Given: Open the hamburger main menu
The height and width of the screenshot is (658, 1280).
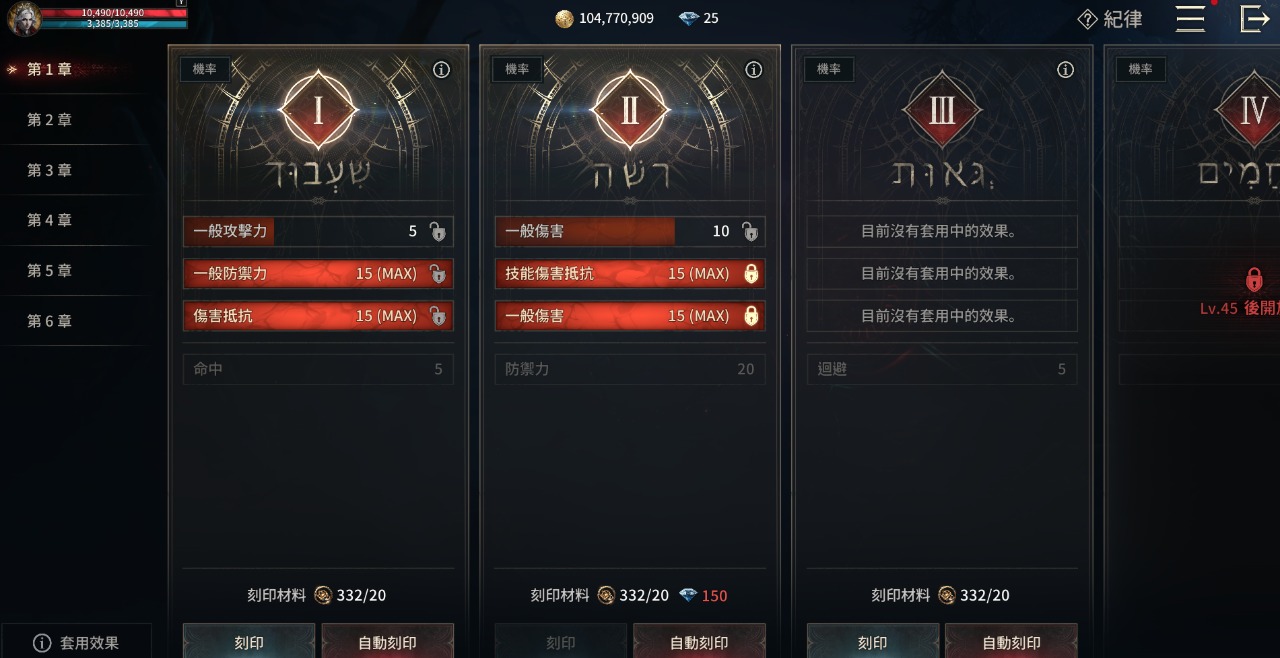Looking at the screenshot, I should tap(1190, 19).
